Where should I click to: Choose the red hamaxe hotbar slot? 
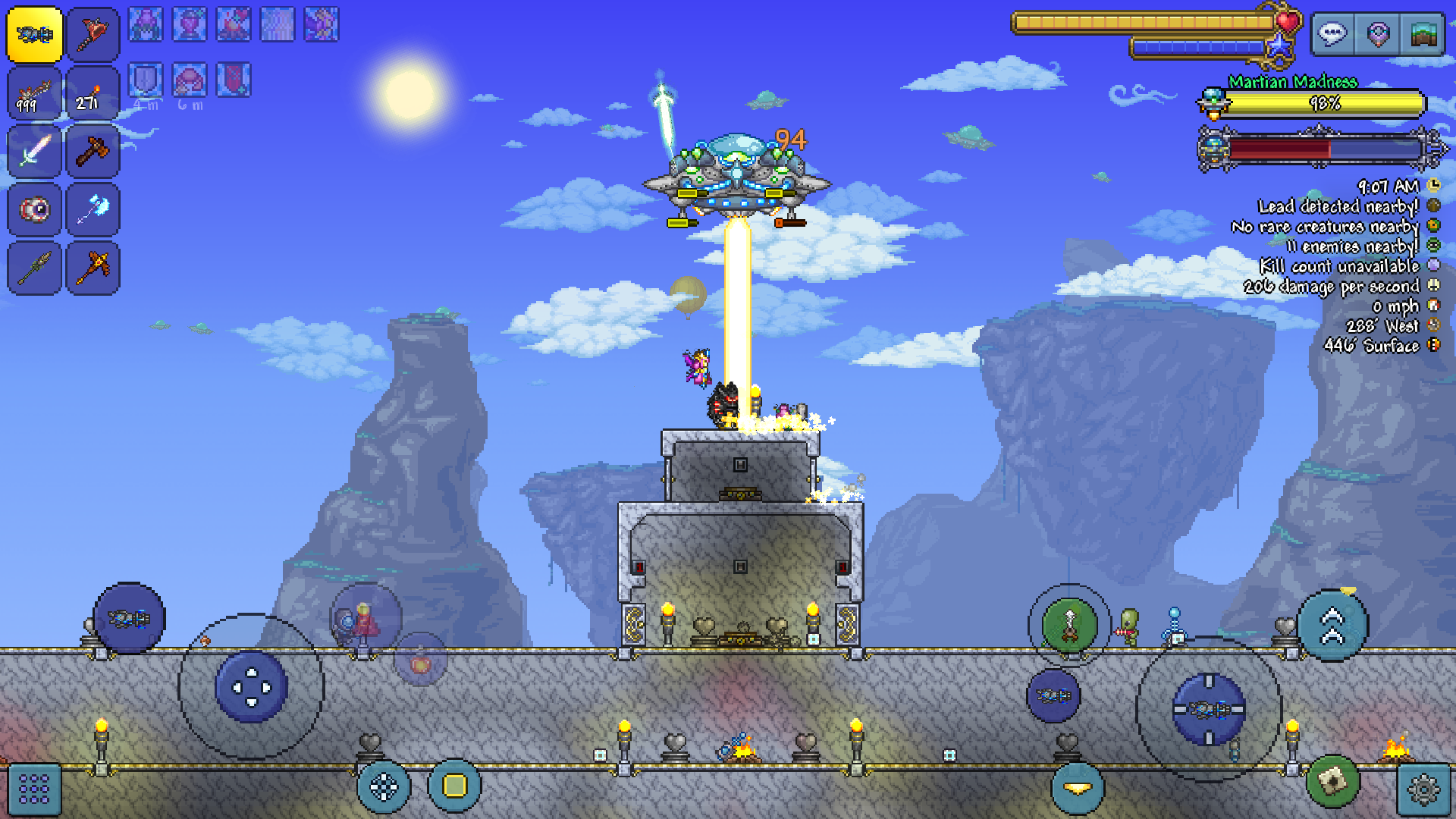click(93, 35)
